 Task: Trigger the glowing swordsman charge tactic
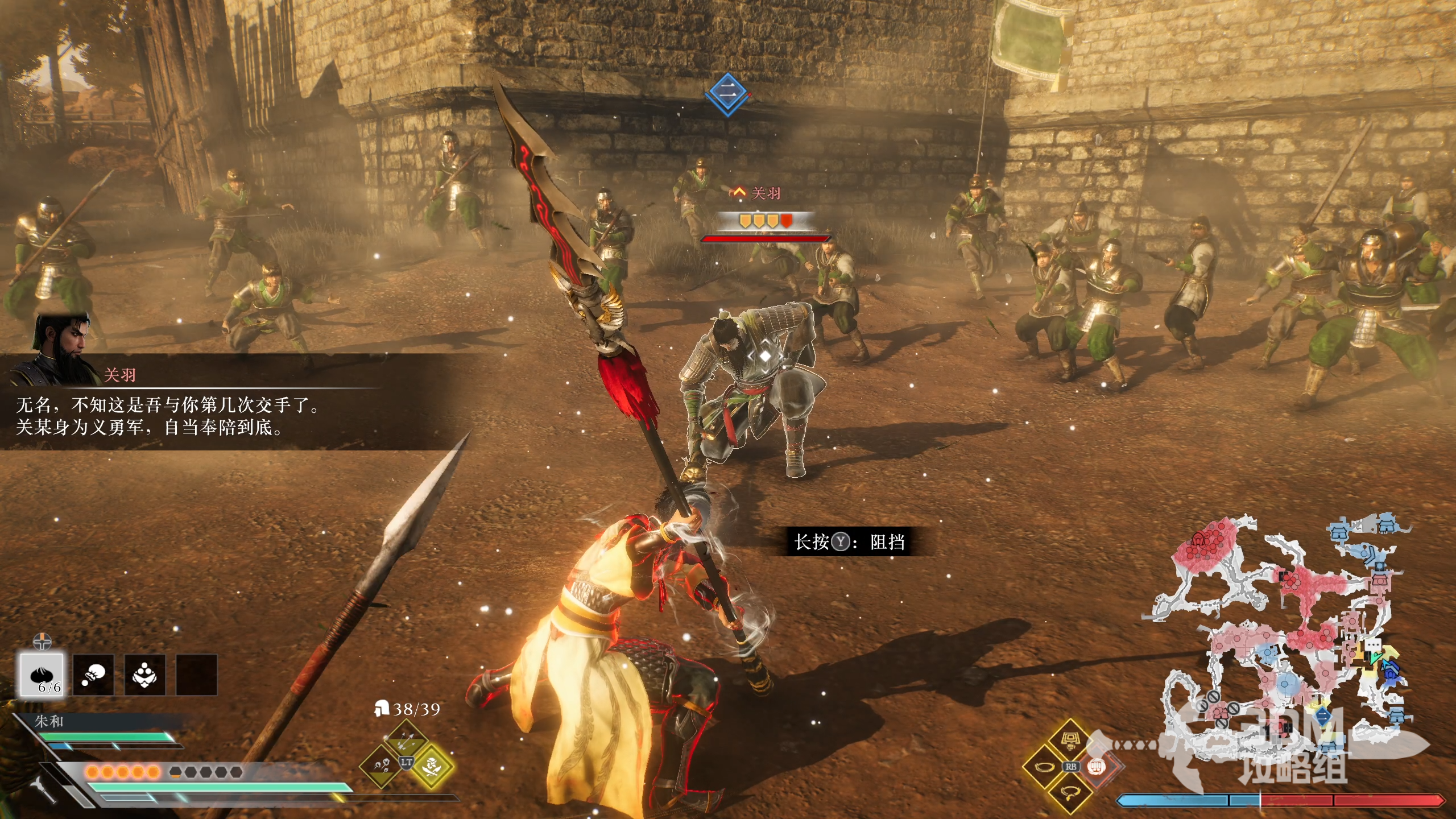coord(431,766)
